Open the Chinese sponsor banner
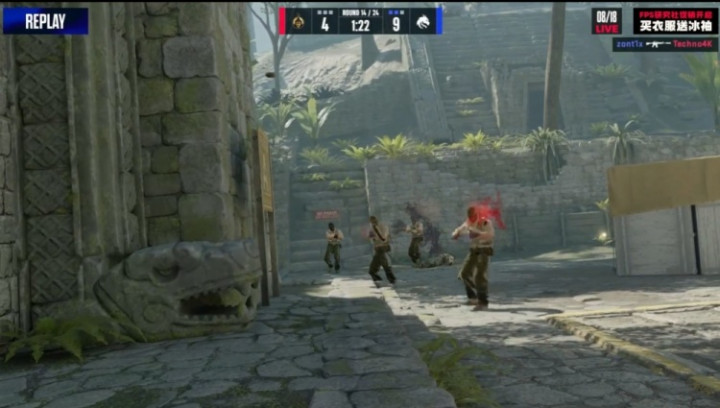Screen dimensions: 720x408 click(675, 21)
